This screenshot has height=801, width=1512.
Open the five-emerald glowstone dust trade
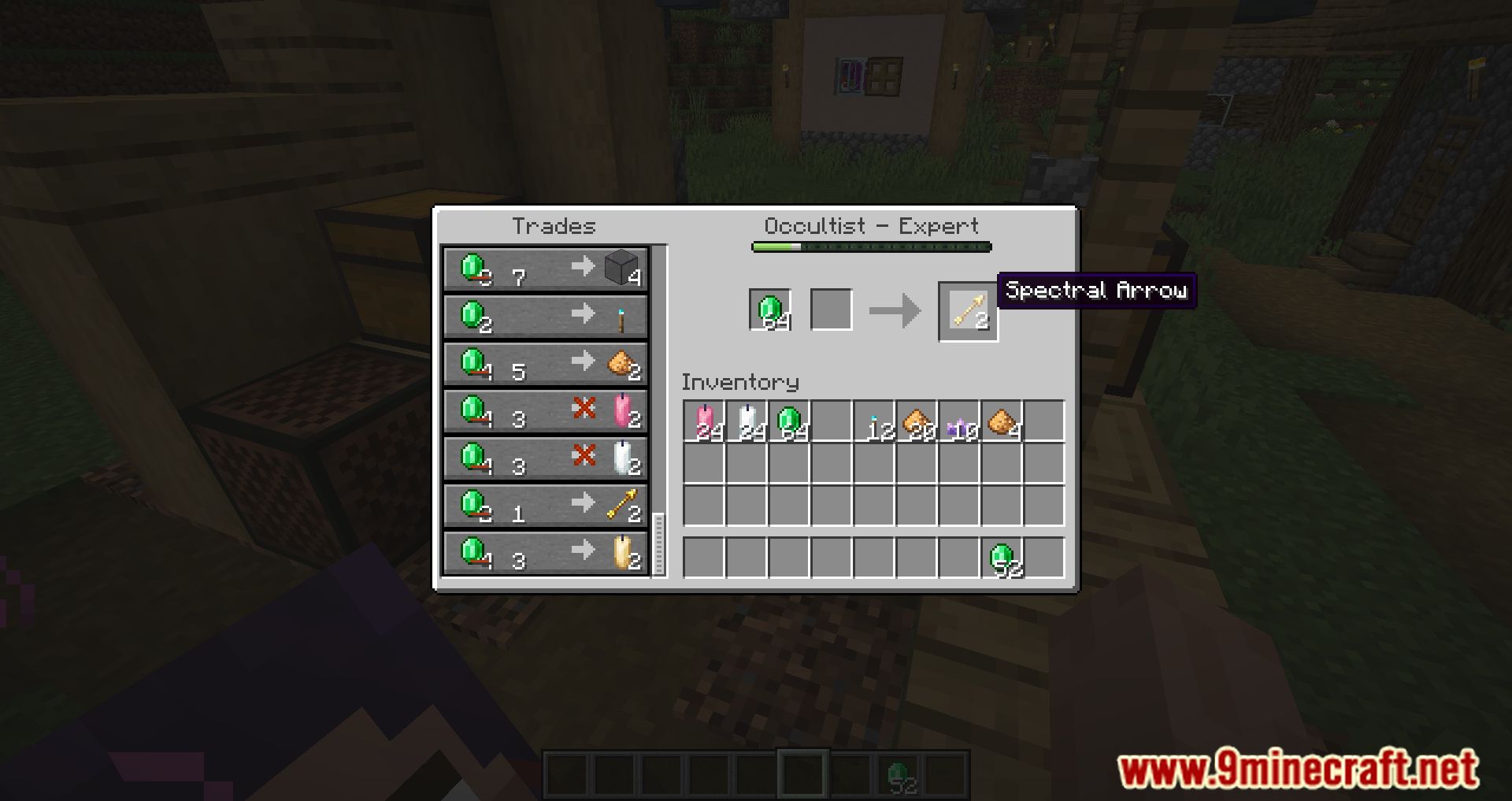tap(546, 364)
